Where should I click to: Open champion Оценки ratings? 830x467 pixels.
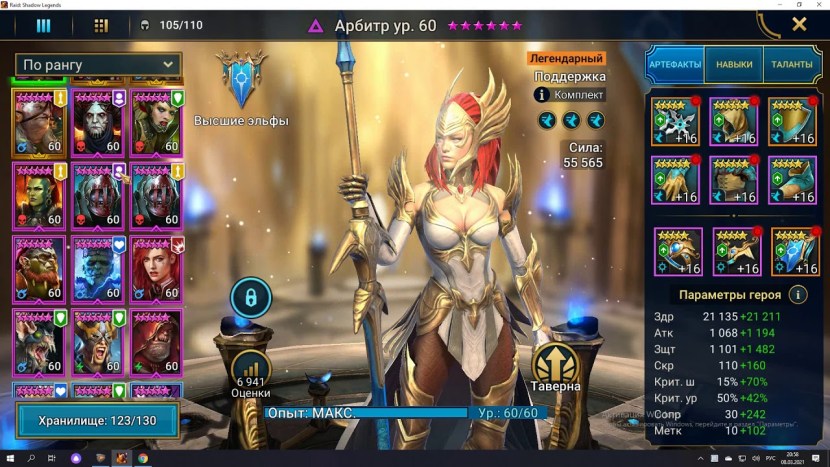pyautogui.click(x=251, y=374)
